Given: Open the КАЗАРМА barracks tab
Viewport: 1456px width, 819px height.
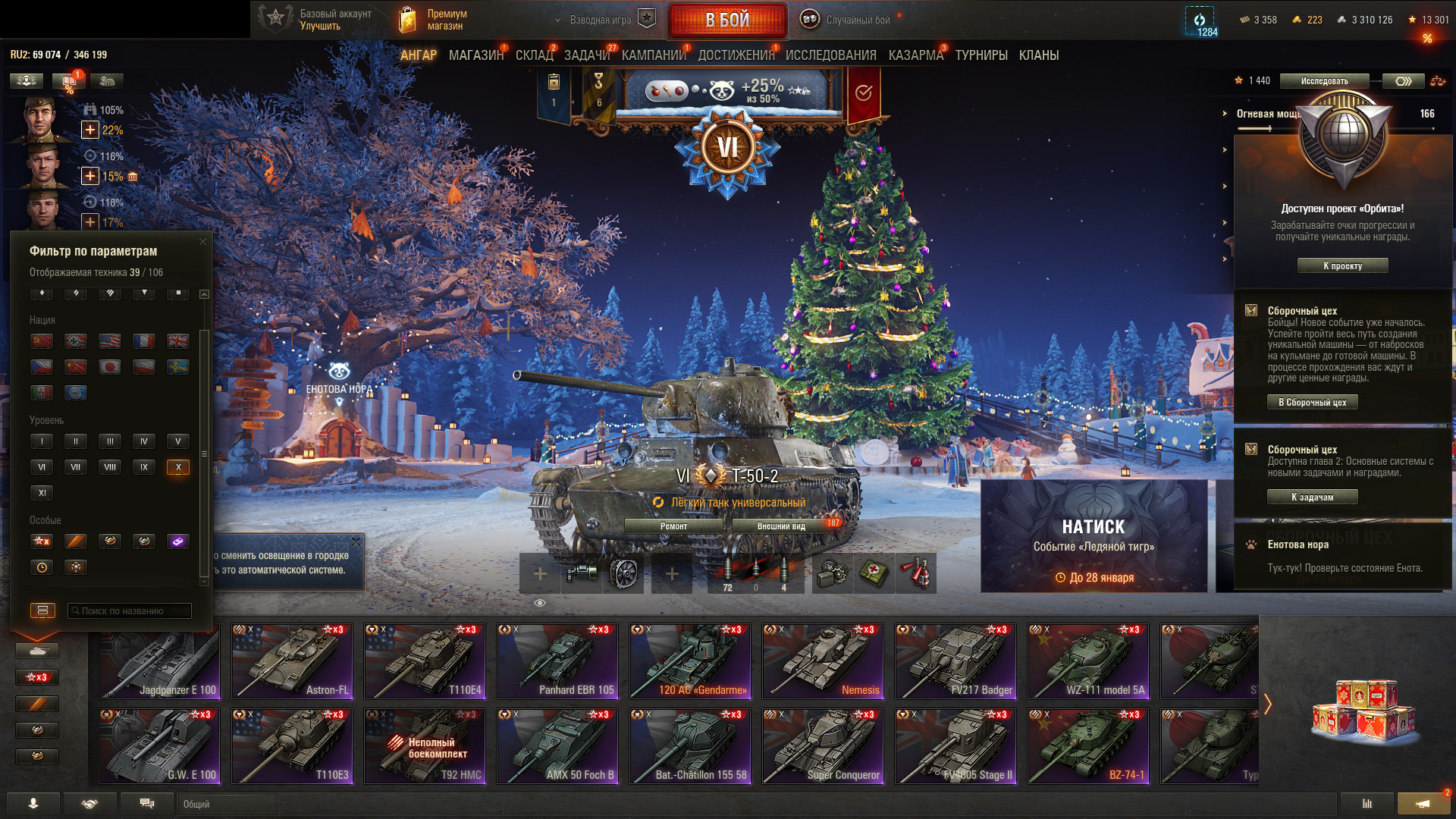Looking at the screenshot, I should [x=915, y=55].
